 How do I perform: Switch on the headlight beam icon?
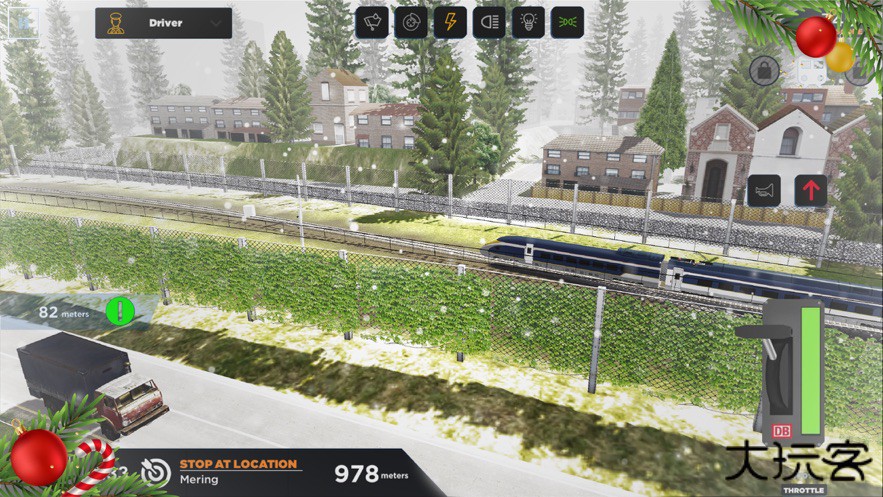point(489,22)
